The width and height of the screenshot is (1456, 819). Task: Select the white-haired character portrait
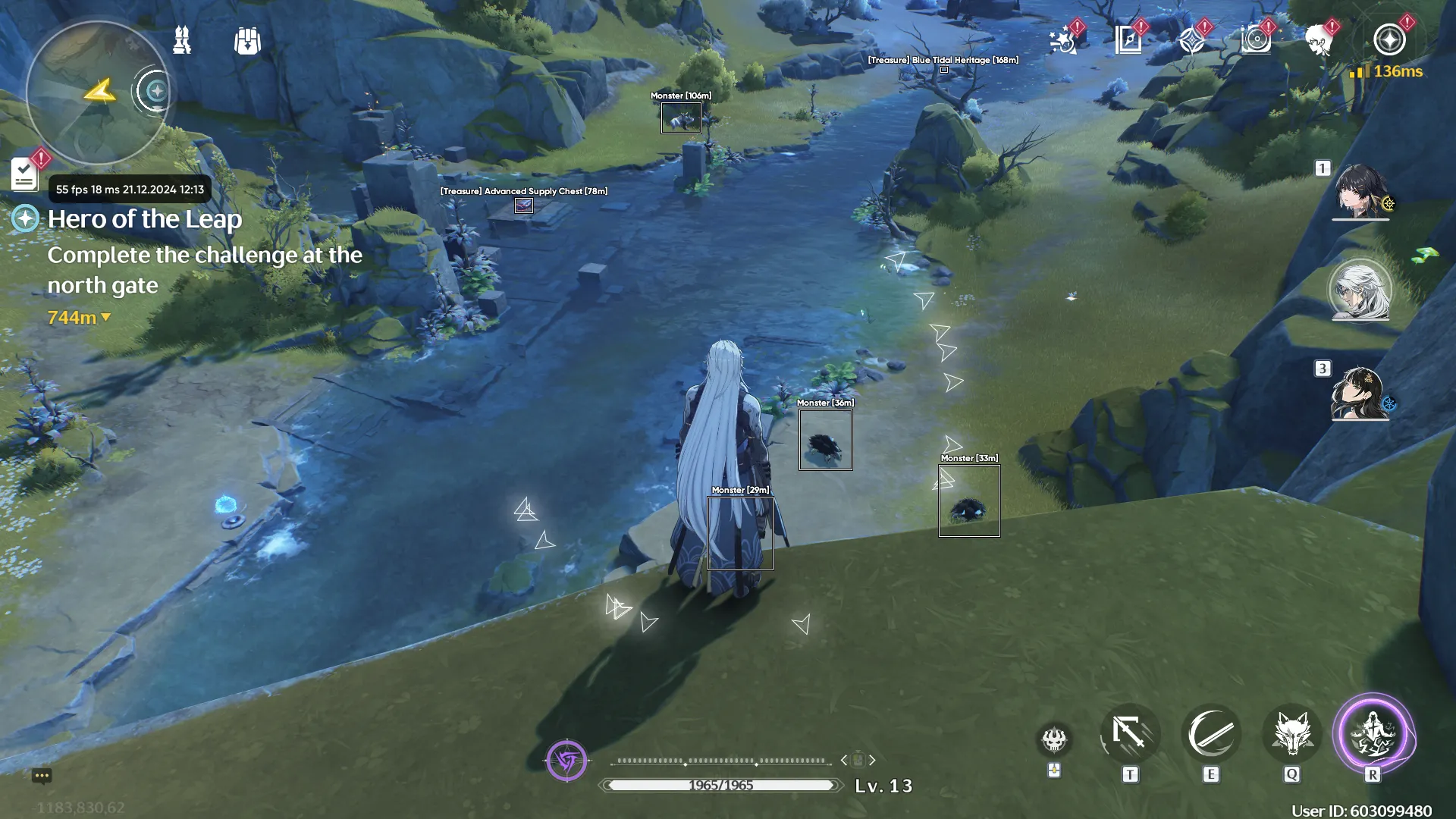tap(1360, 290)
